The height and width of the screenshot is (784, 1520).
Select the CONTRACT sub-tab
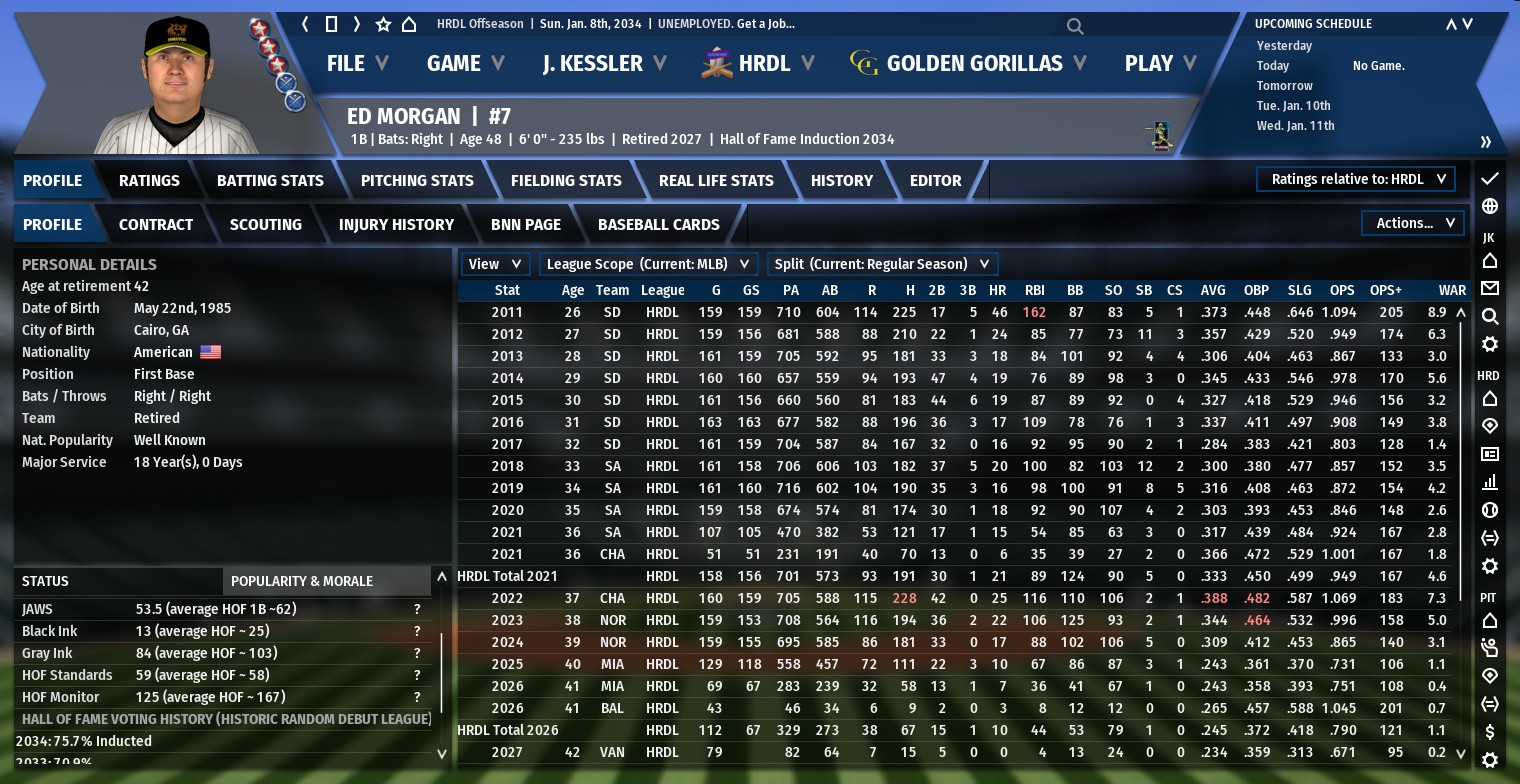[x=156, y=224]
